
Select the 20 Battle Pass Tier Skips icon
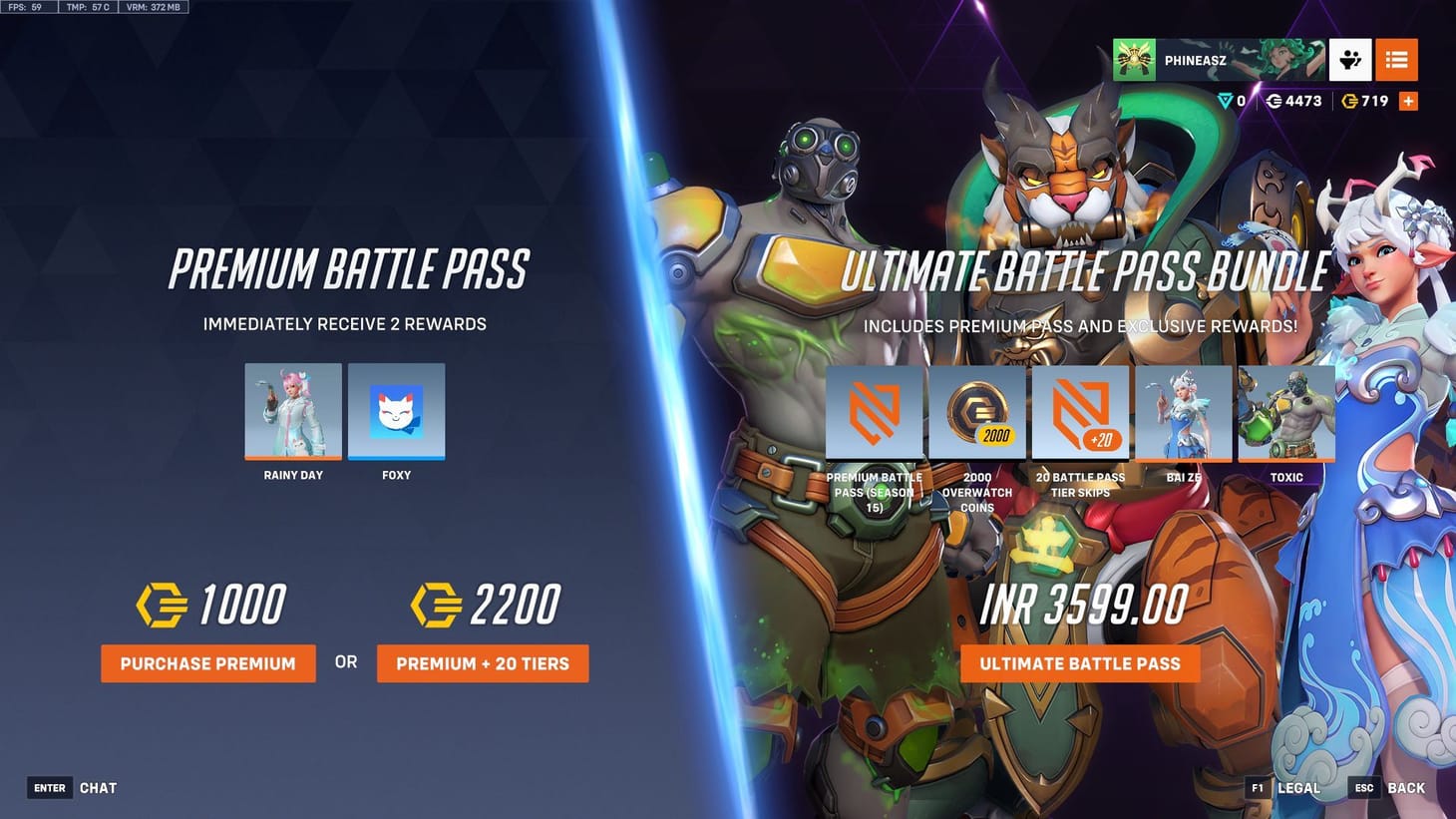(x=1080, y=411)
